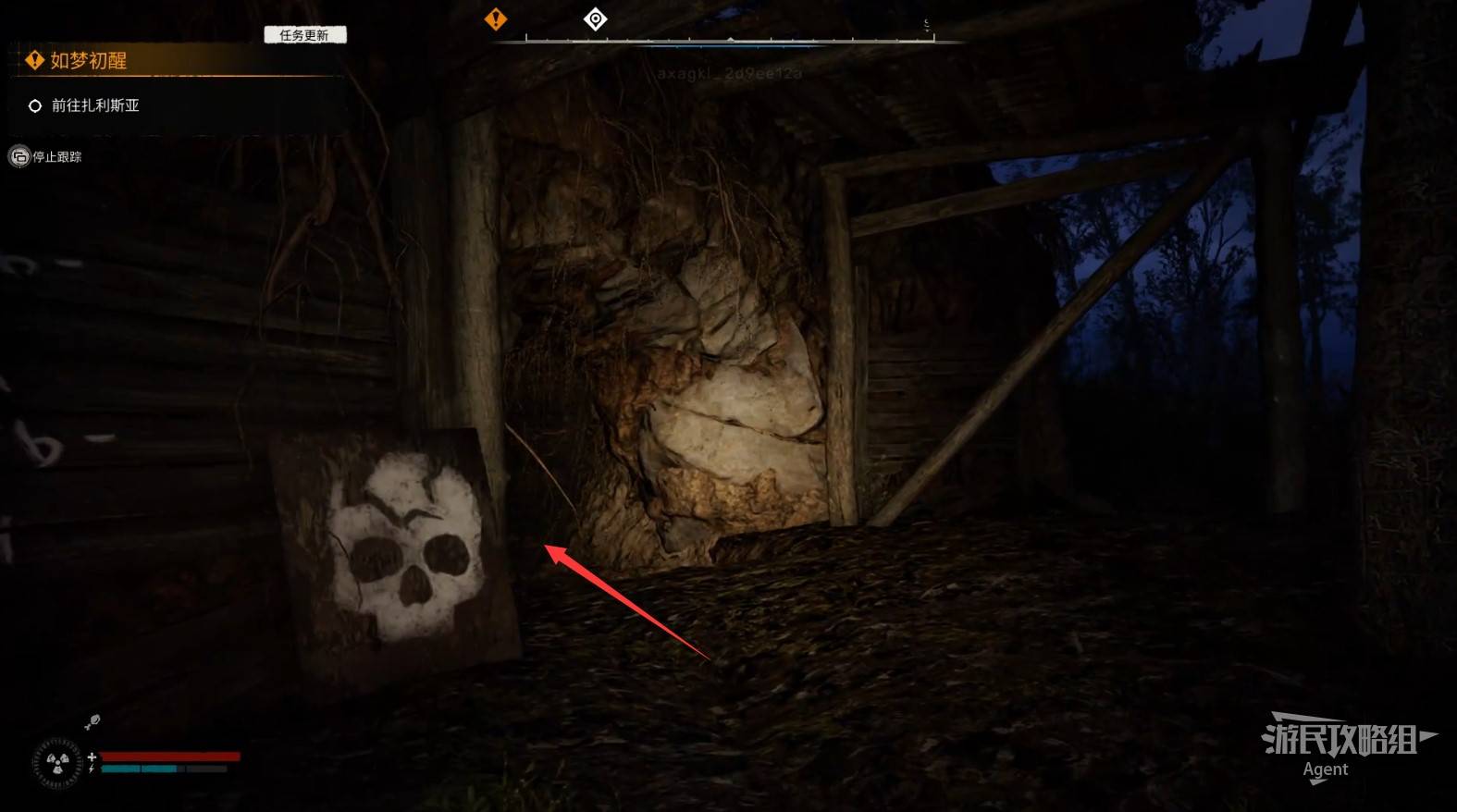Click the radiation indicator icon

coord(57,763)
